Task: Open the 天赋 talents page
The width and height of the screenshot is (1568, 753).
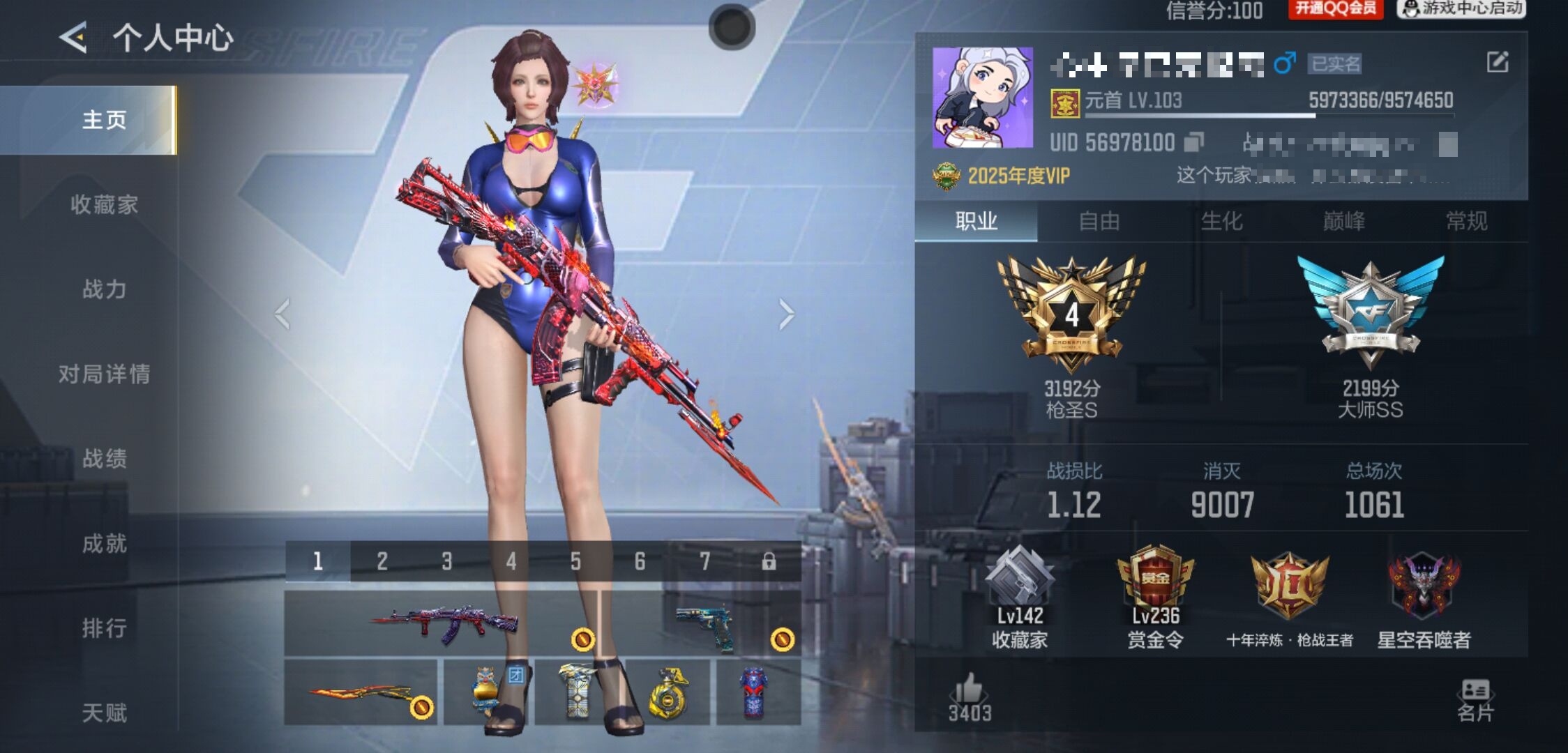Action: tap(104, 713)
